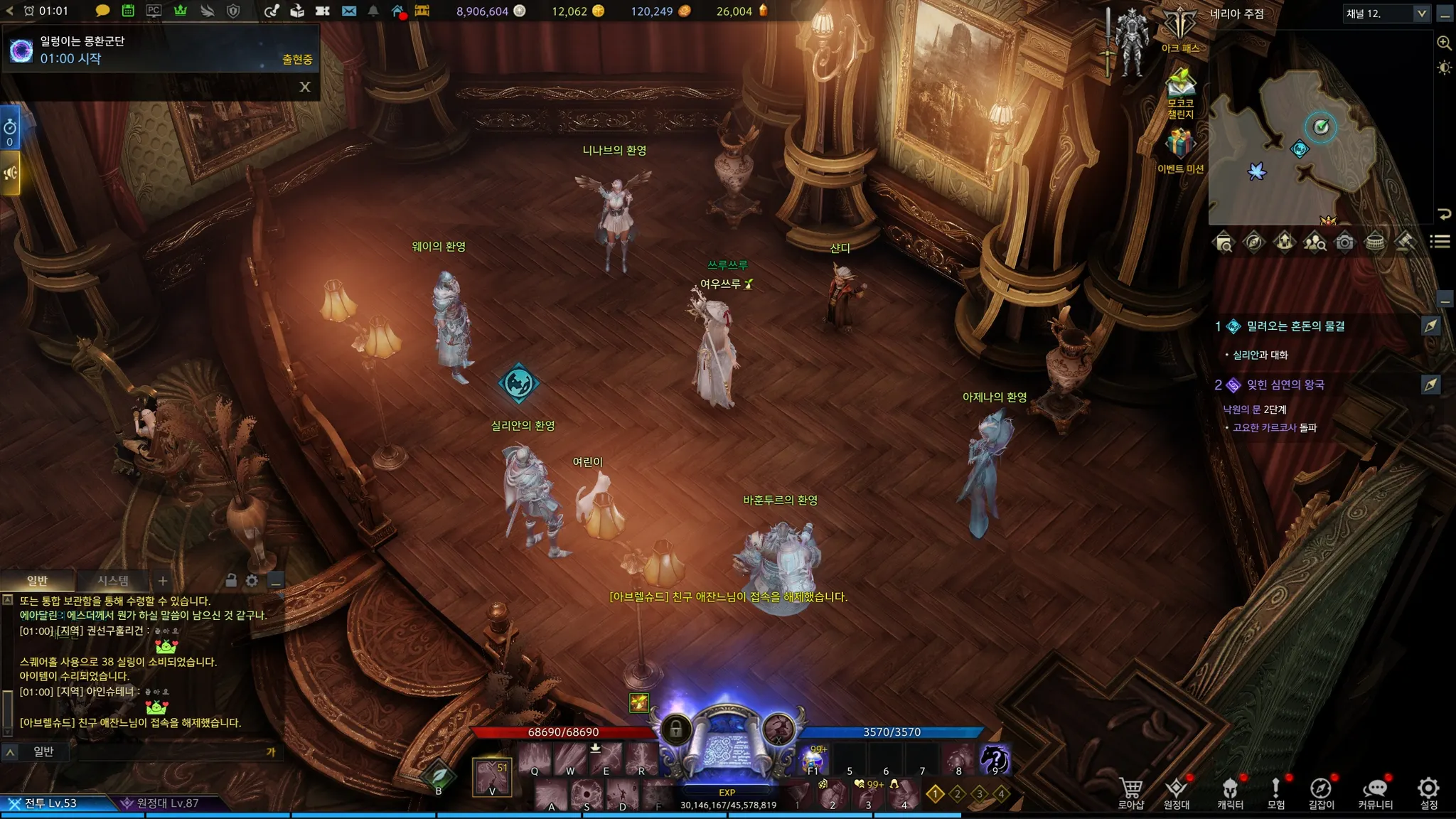The height and width of the screenshot is (819, 1456).
Task: Select the 밀려오는 혼돈의 물결 quest tracker
Action: click(x=1295, y=326)
